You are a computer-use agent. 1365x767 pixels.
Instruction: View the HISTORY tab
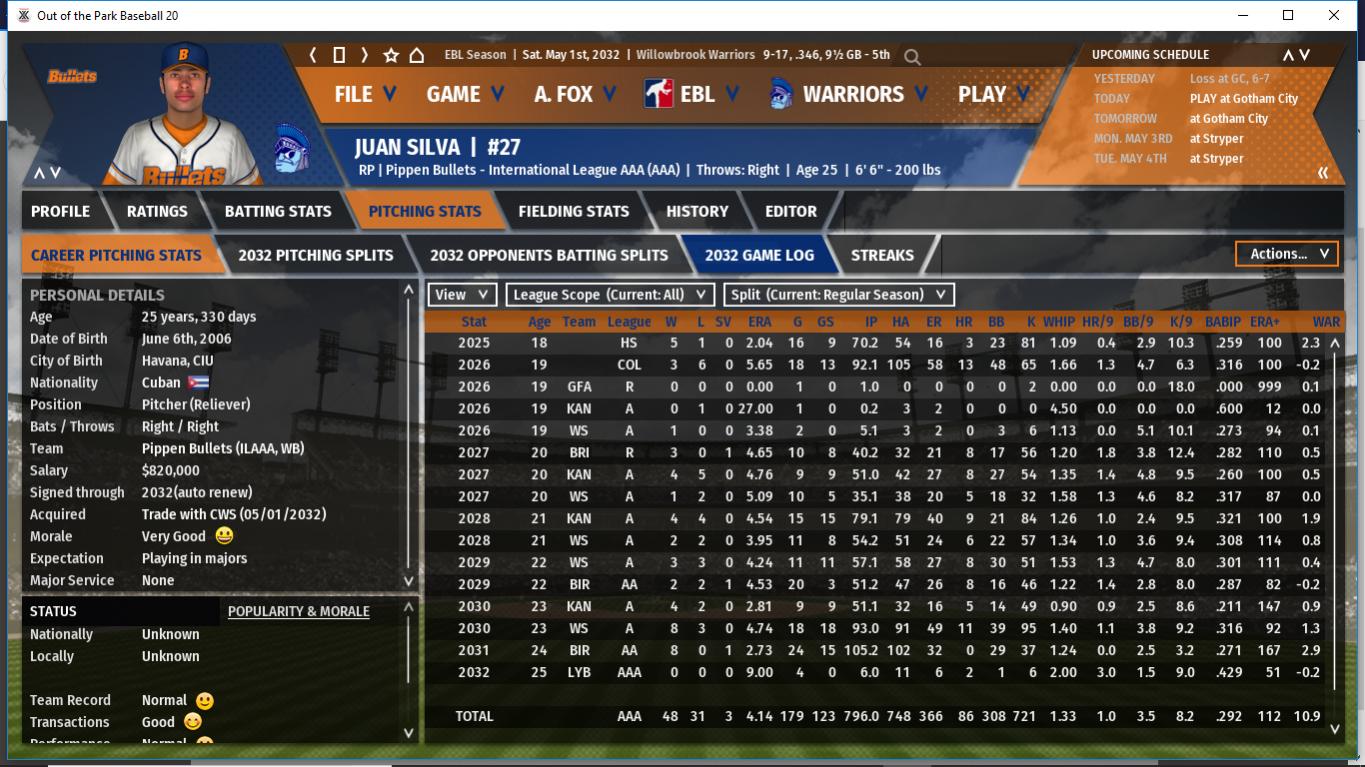click(697, 211)
